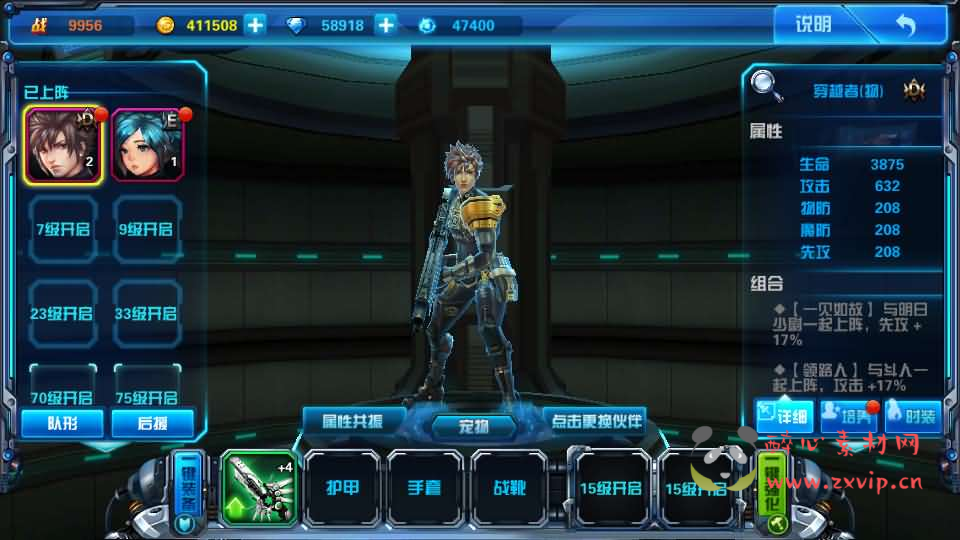960x540 pixels.
Task: Open the 宠物 pet button
Action: [x=473, y=426]
